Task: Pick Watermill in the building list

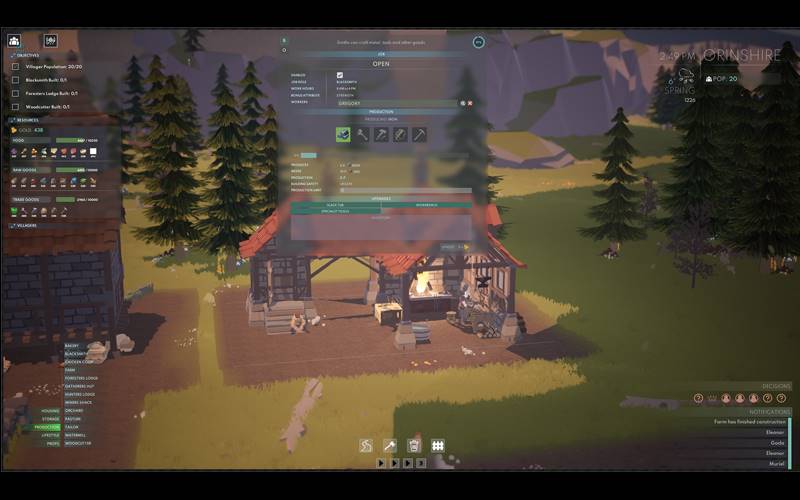Action: [76, 435]
